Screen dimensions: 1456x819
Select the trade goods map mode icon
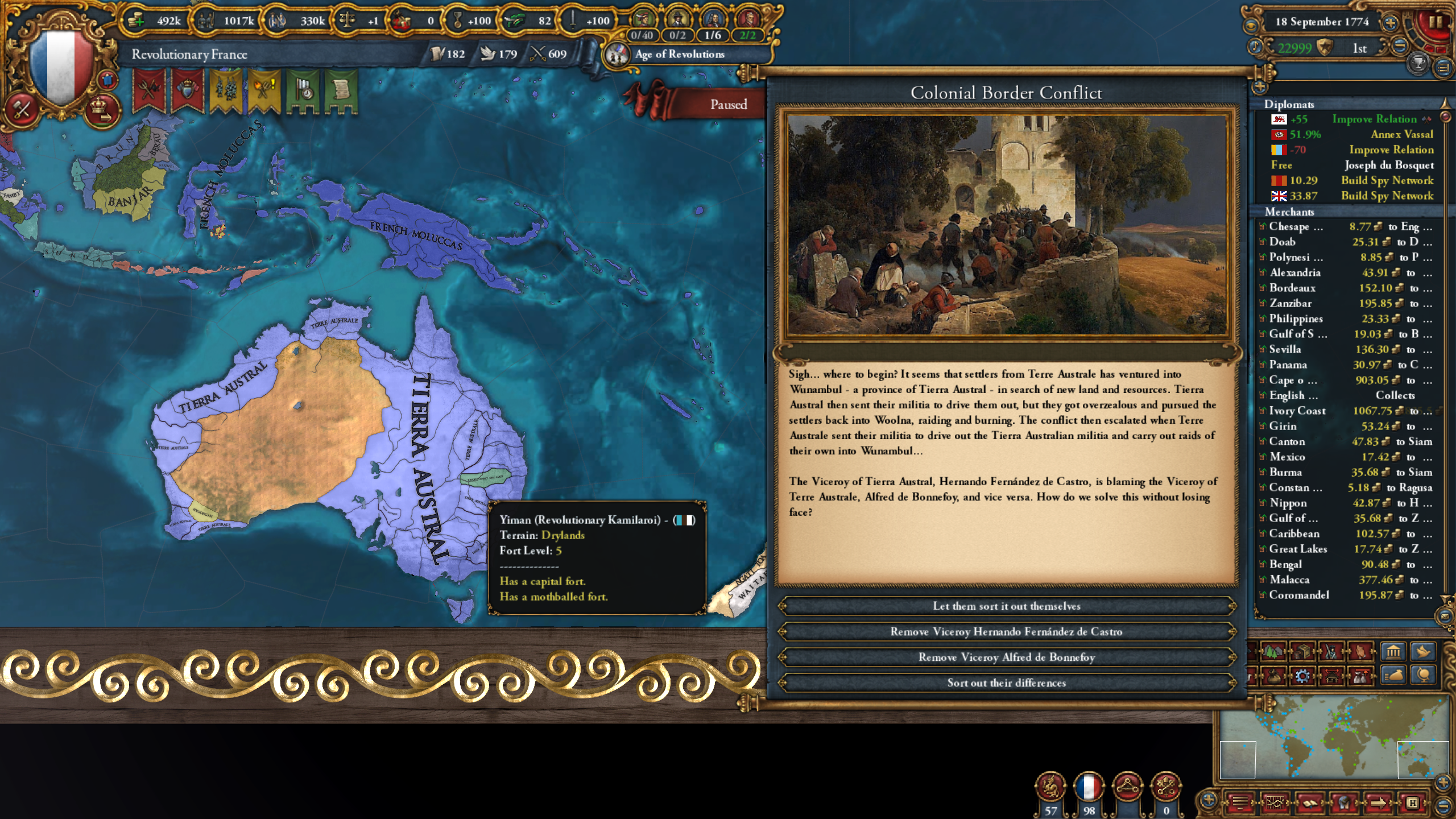pos(1302,652)
